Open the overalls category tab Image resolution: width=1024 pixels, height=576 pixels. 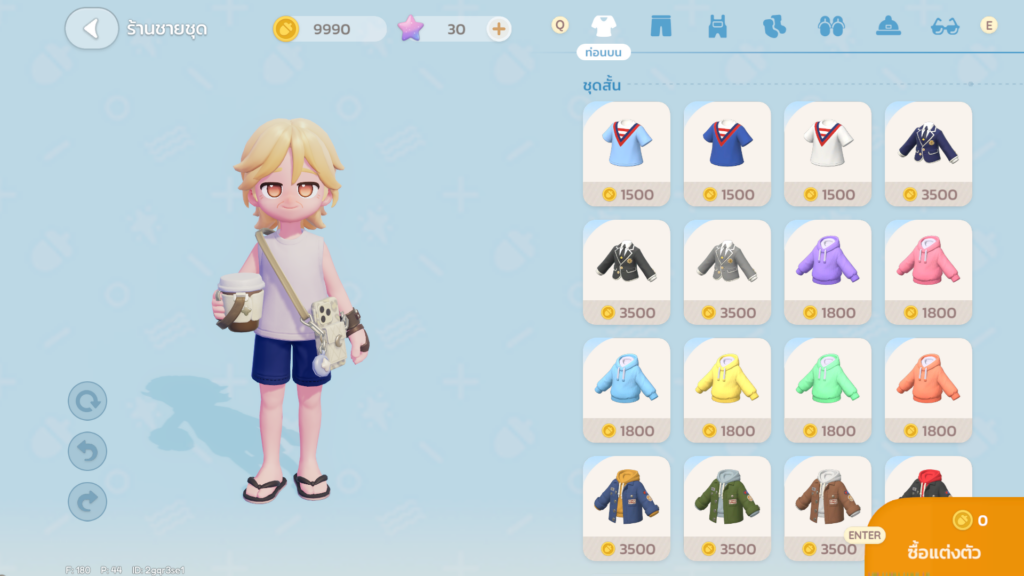click(717, 26)
